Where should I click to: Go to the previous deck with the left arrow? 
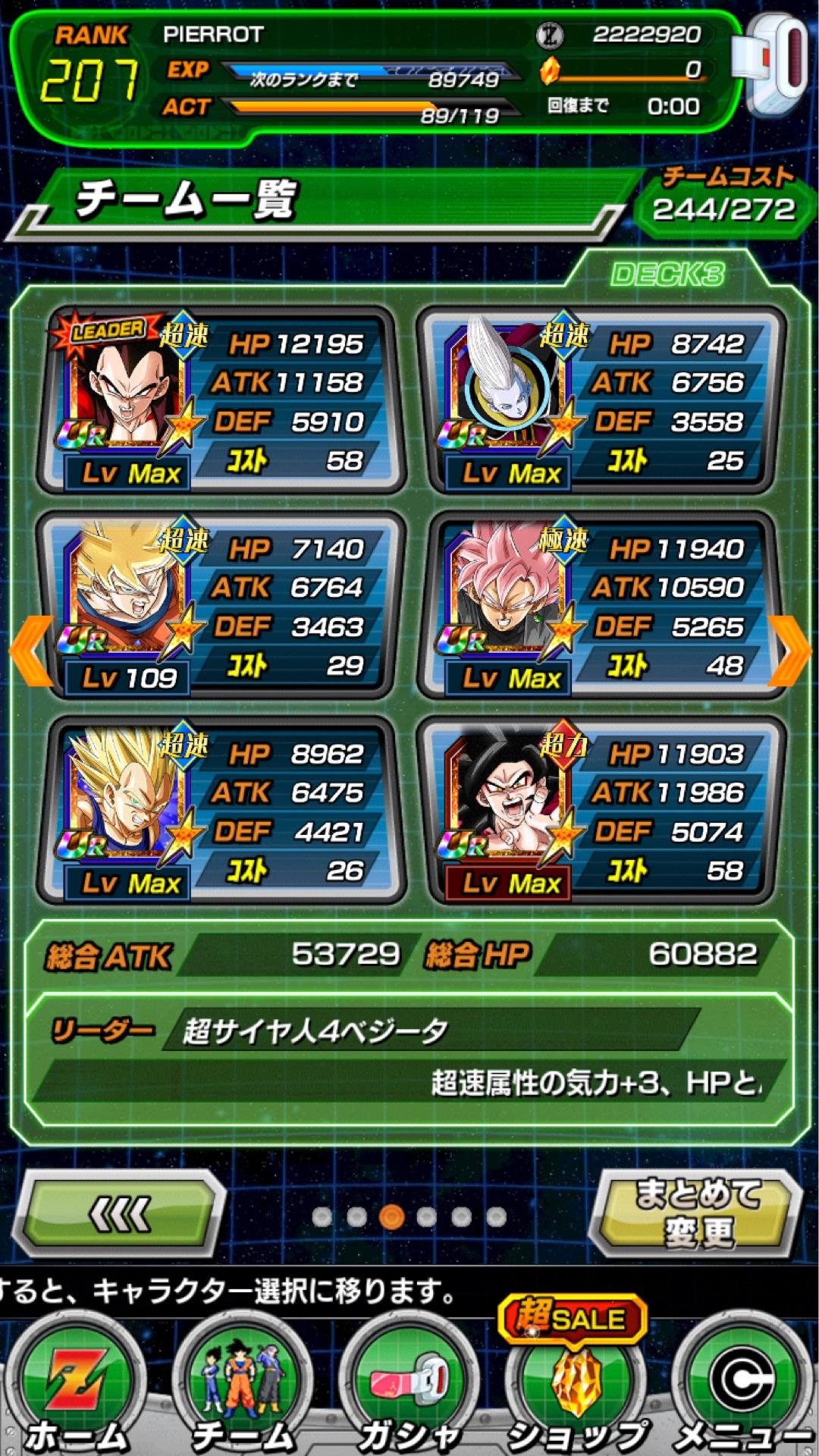point(30,651)
